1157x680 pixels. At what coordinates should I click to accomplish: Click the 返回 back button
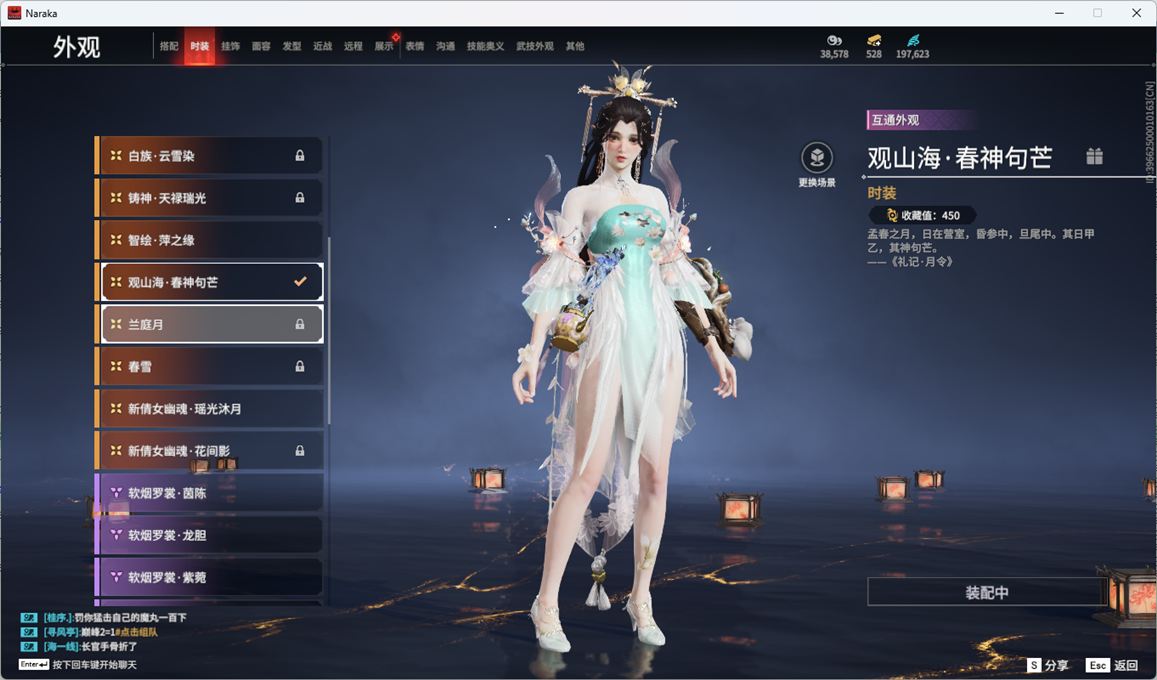1113,665
